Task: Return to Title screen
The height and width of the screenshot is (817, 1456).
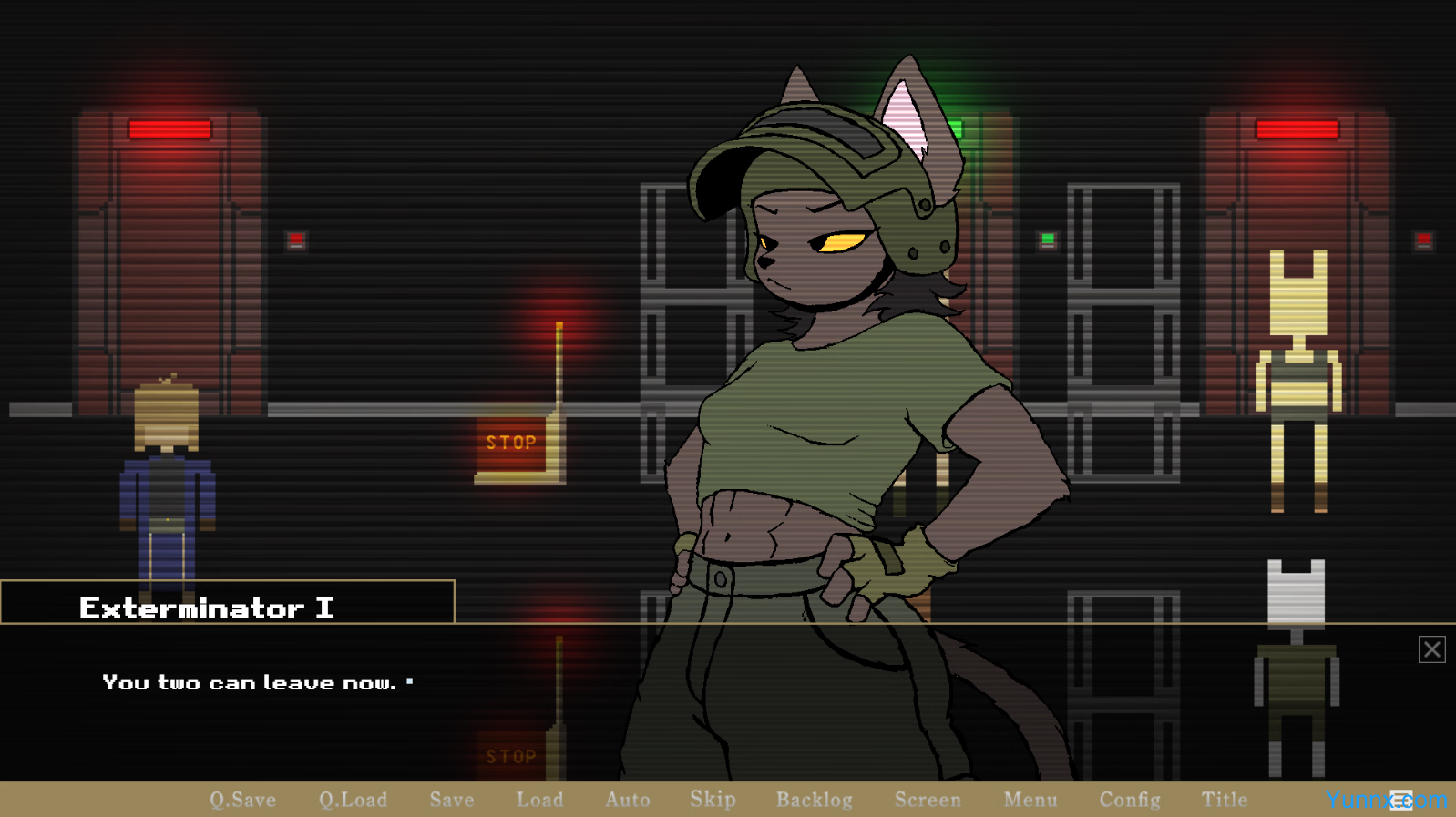Action: [x=1225, y=800]
